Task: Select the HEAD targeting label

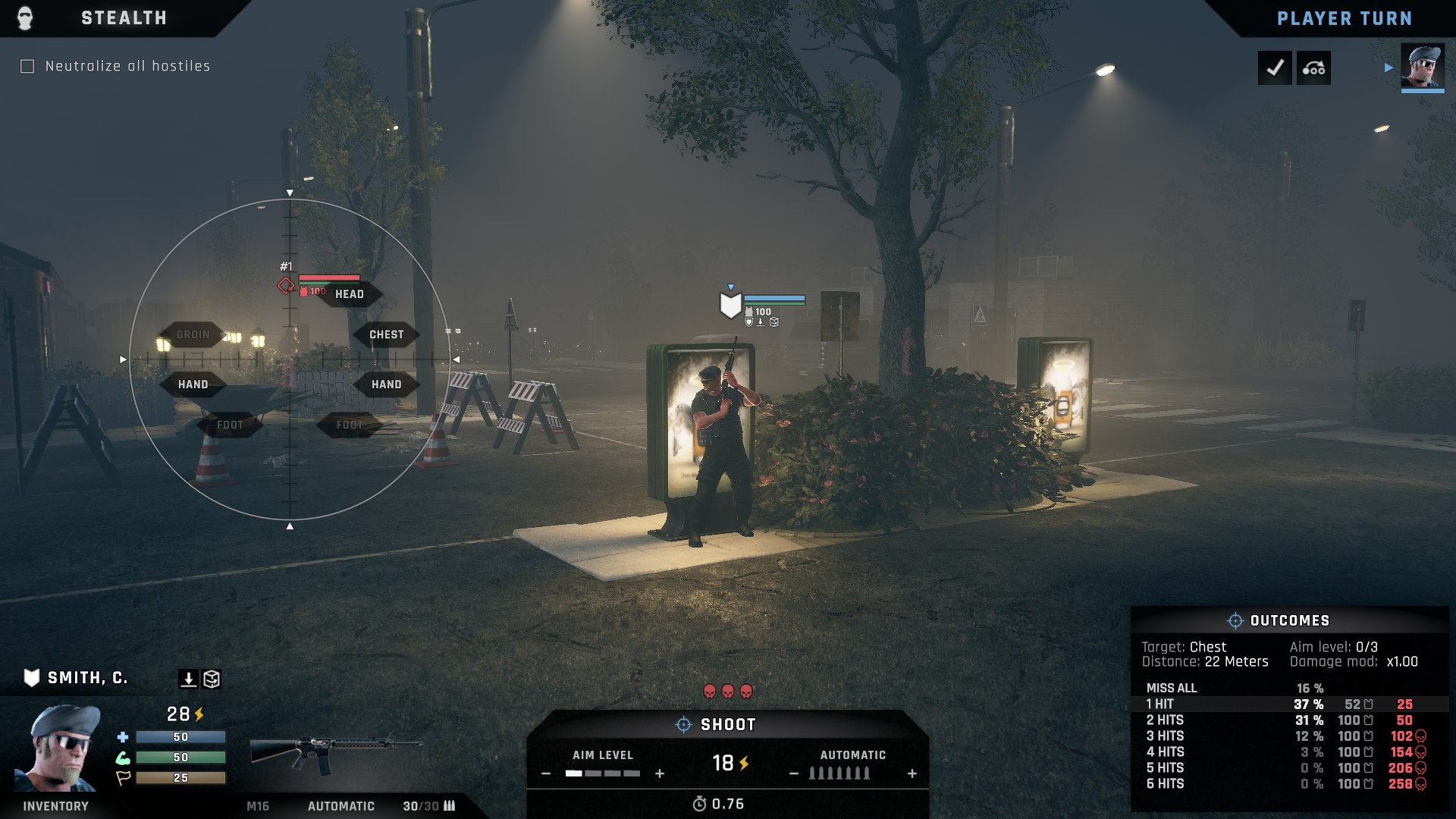Action: 351,296
